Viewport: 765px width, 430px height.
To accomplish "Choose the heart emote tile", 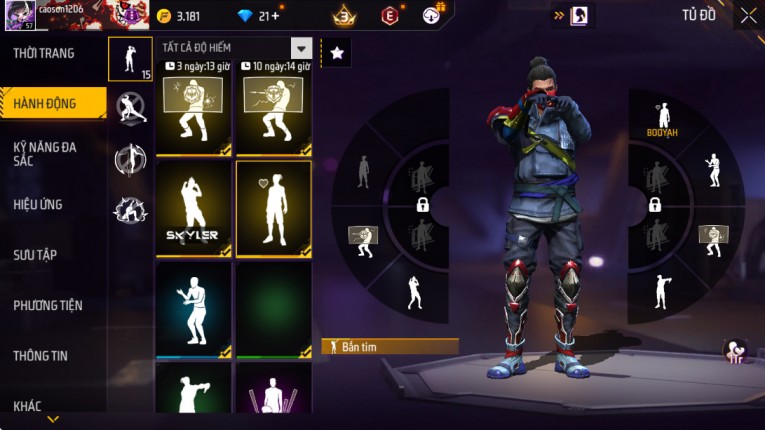I will [x=273, y=209].
